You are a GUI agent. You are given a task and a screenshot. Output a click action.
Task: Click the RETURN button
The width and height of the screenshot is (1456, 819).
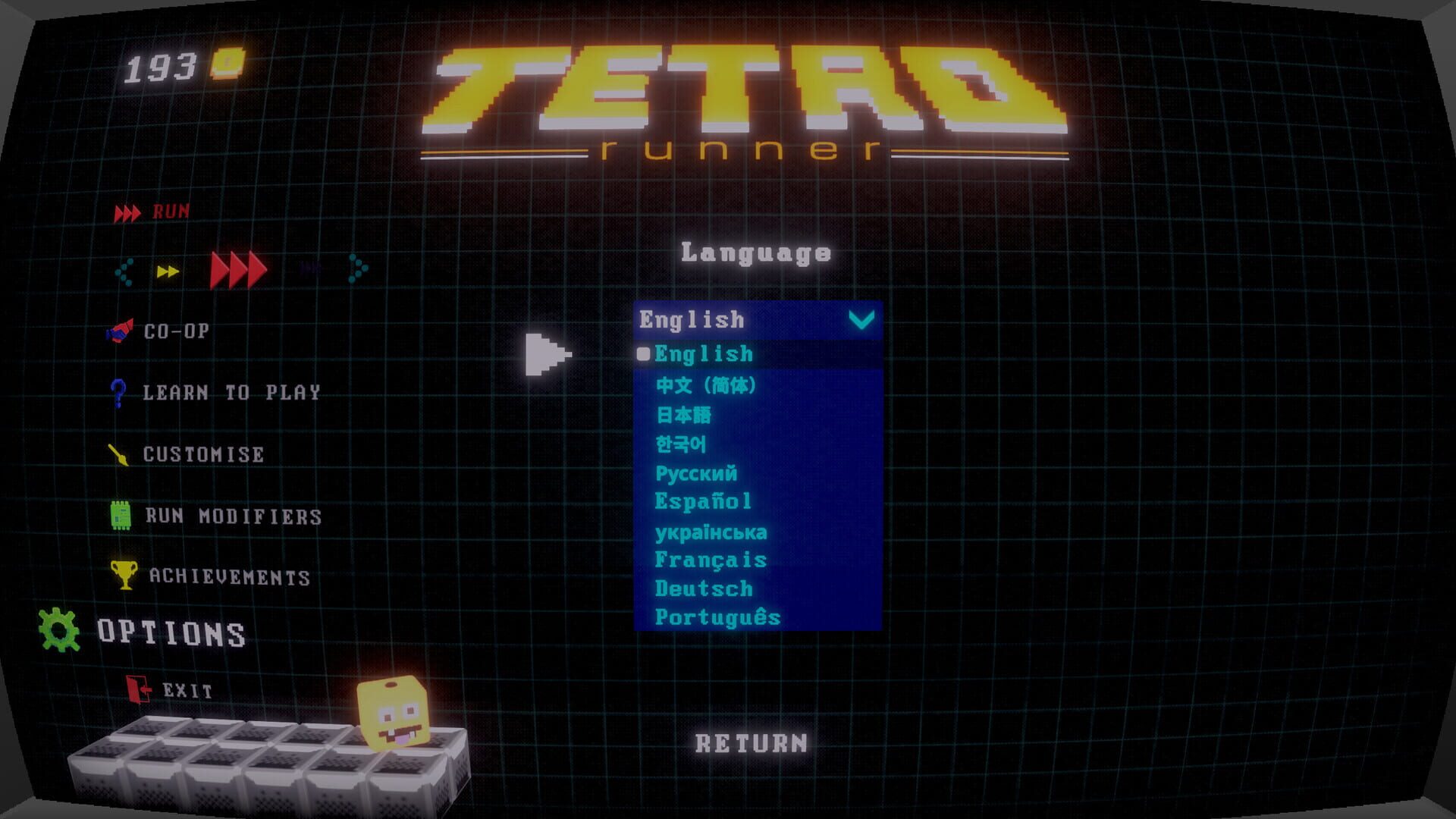point(751,742)
